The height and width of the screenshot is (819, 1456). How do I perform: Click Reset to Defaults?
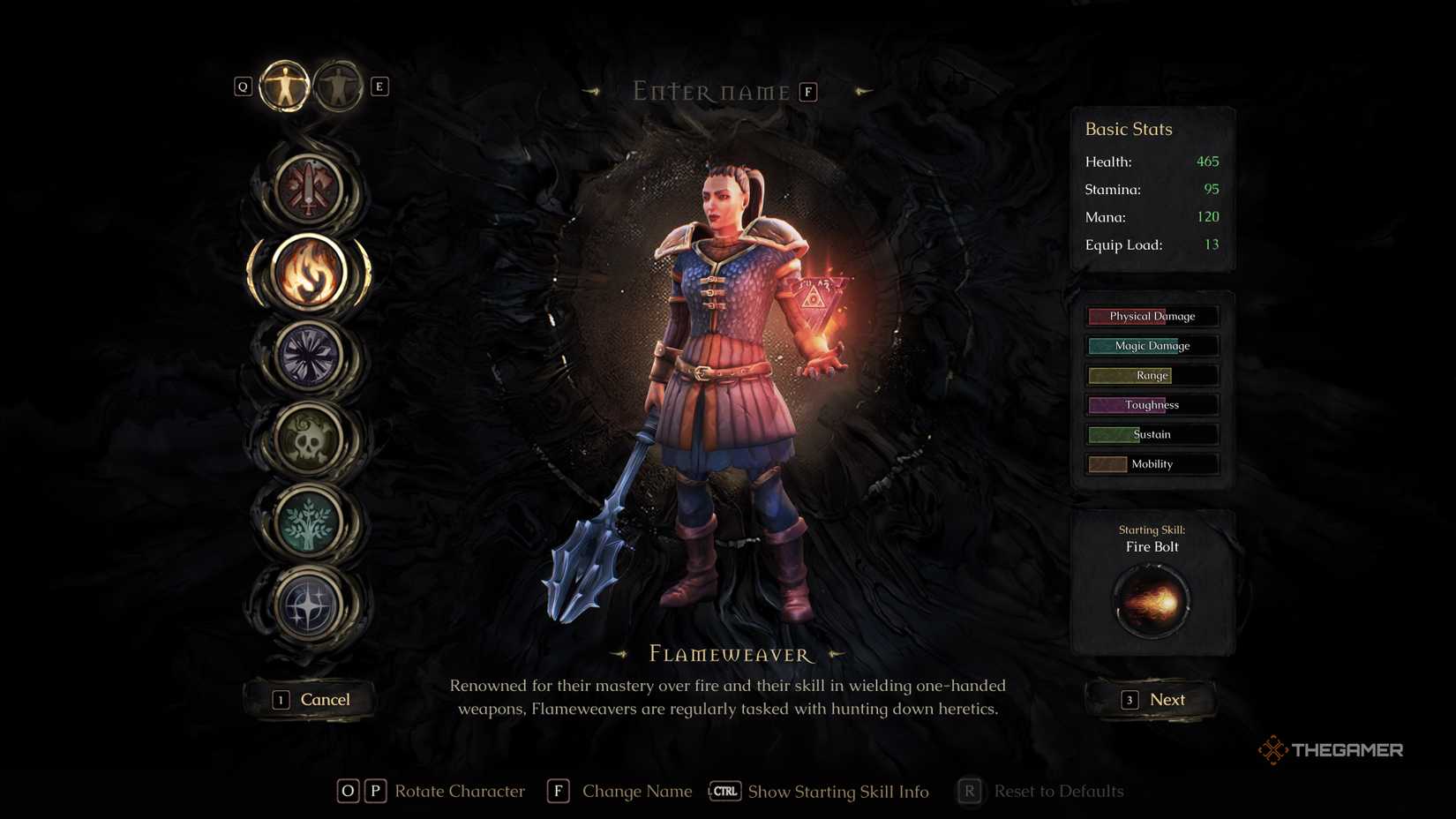pos(1058,792)
